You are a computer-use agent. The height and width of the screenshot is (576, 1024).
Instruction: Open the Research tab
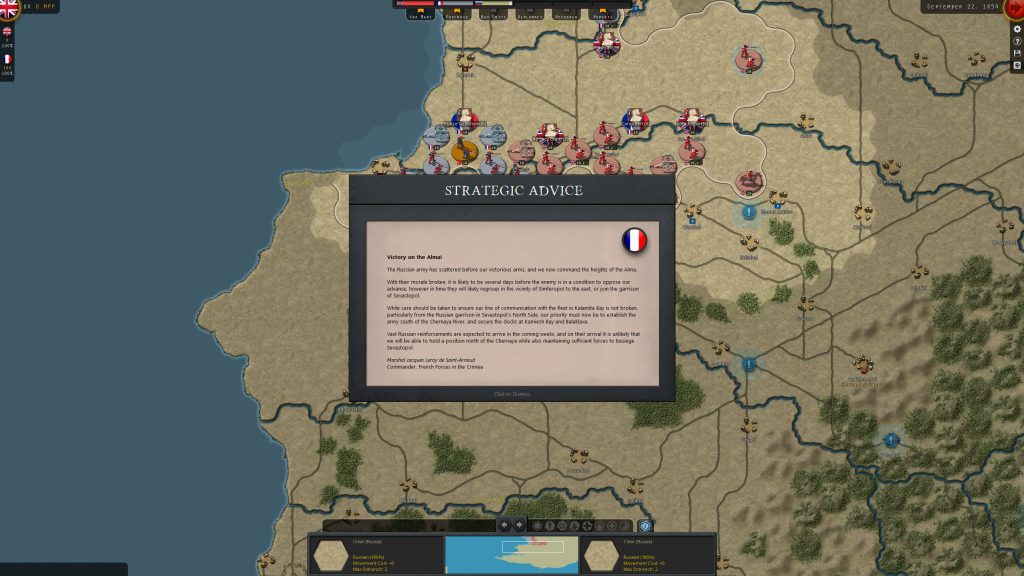[x=567, y=15]
